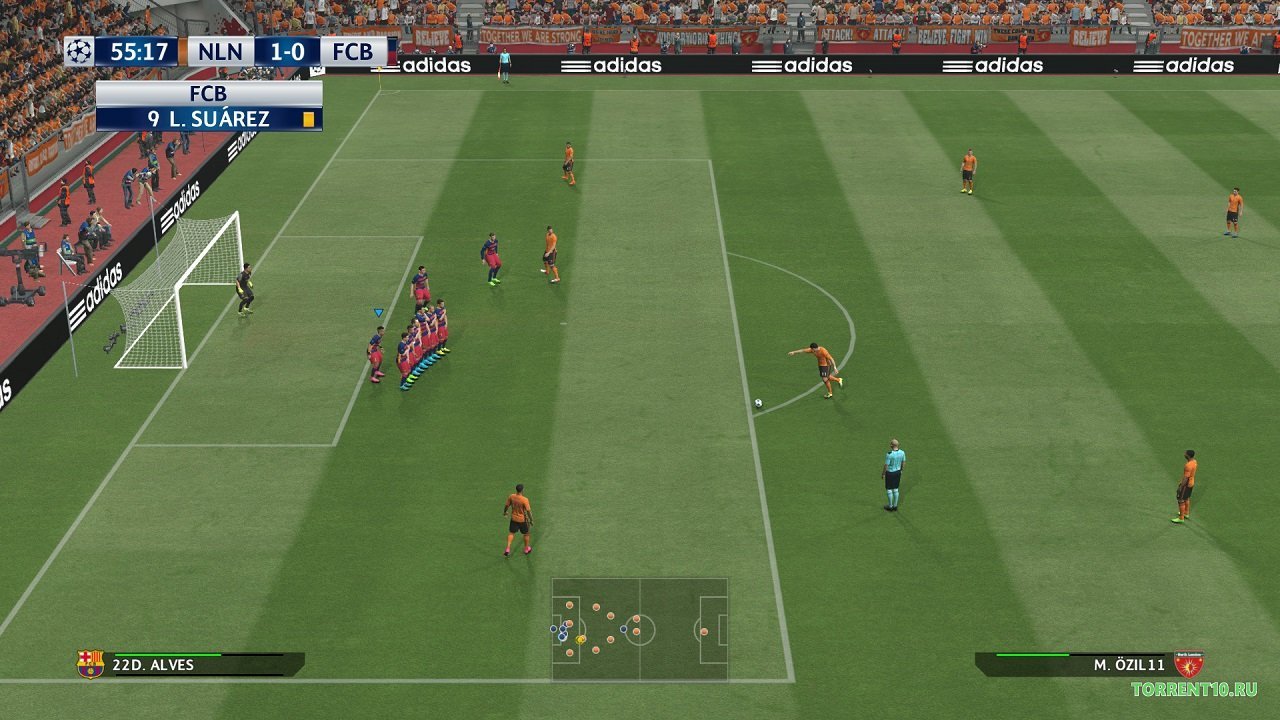Select the NLN team label
This screenshot has height=720, width=1280.
[x=220, y=51]
